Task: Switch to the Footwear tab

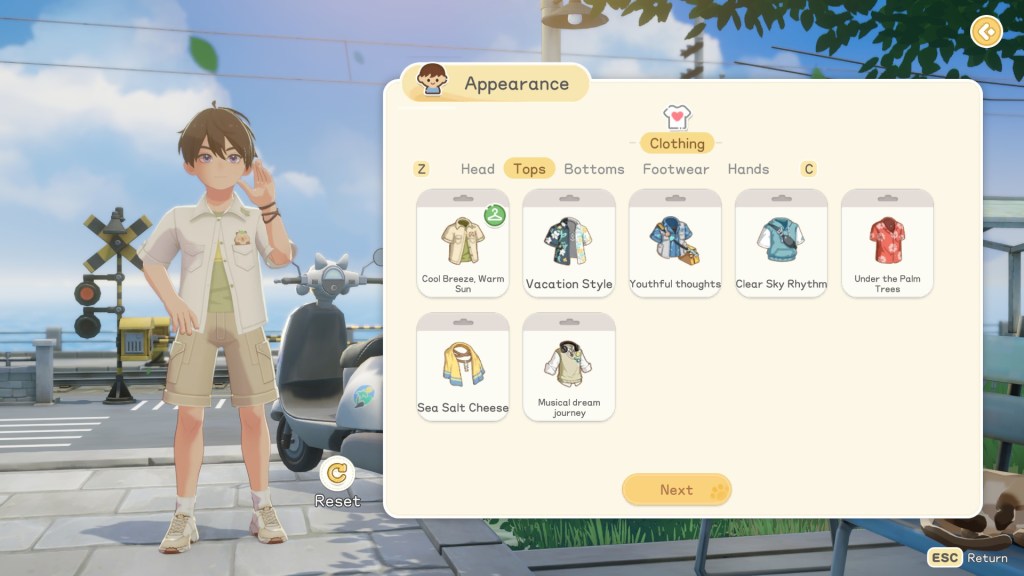Action: pyautogui.click(x=676, y=169)
